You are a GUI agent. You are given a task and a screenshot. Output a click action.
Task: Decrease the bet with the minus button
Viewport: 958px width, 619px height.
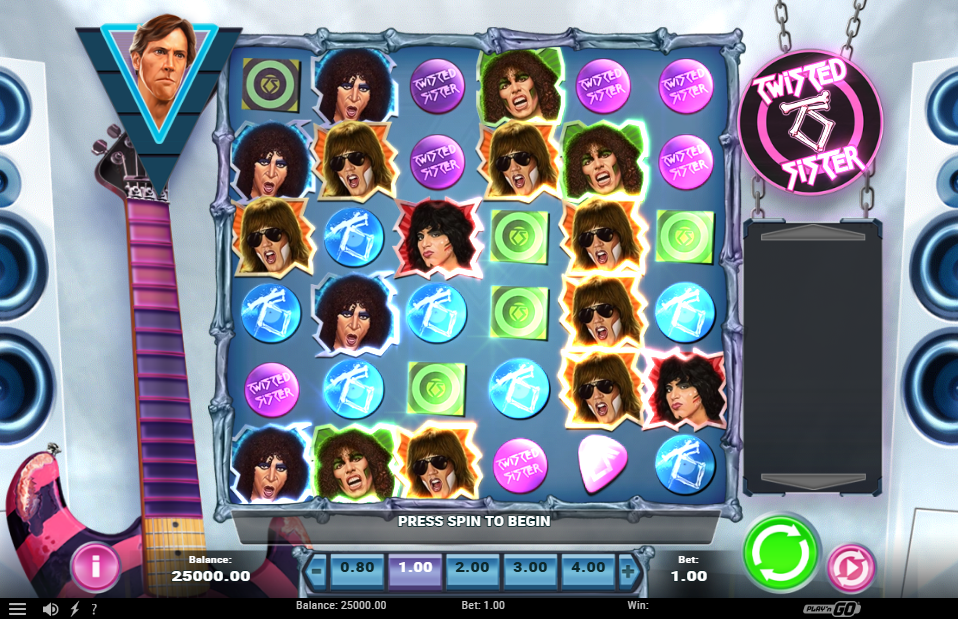pyautogui.click(x=315, y=570)
